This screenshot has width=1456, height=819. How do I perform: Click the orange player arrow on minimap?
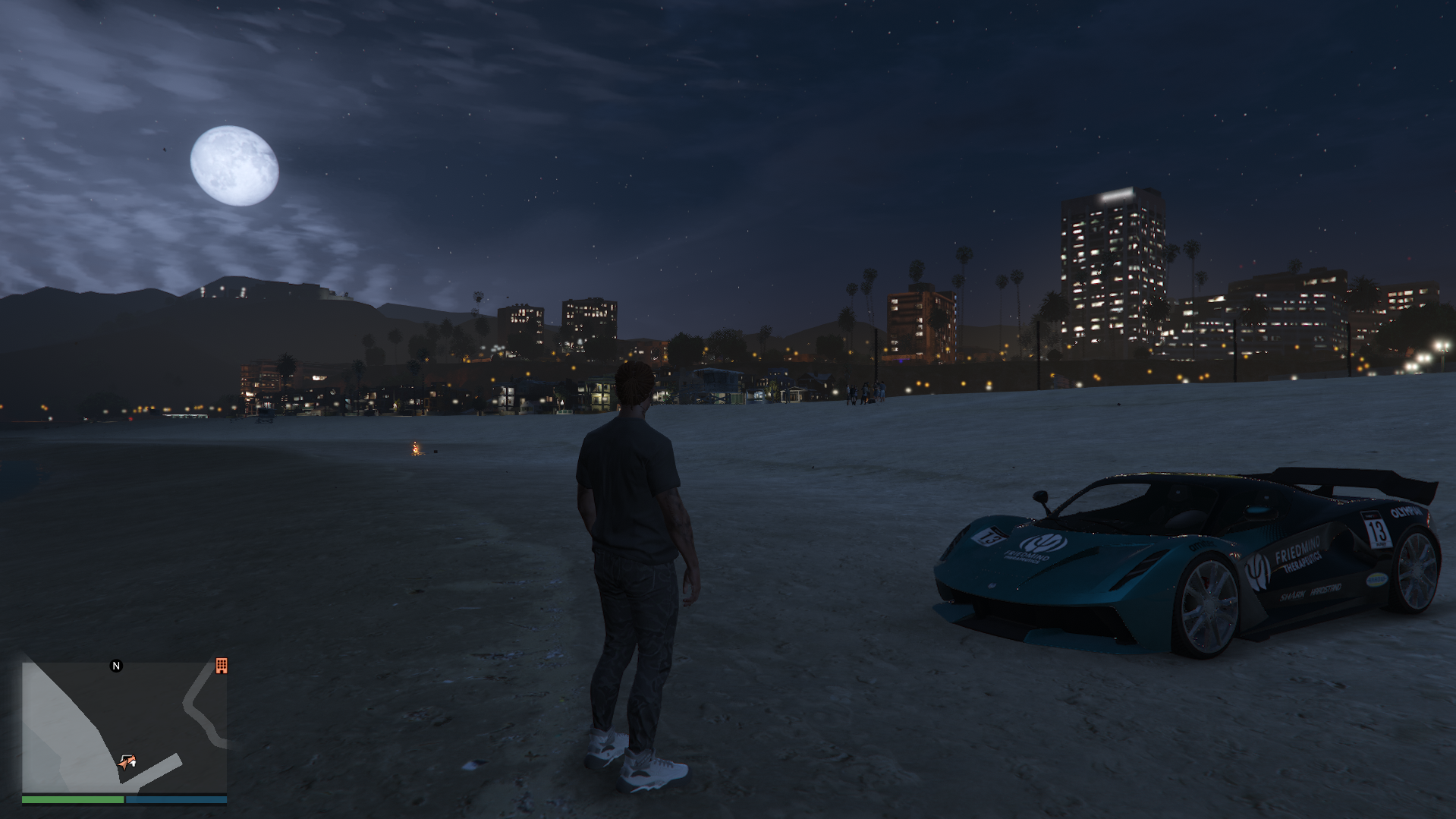(127, 761)
